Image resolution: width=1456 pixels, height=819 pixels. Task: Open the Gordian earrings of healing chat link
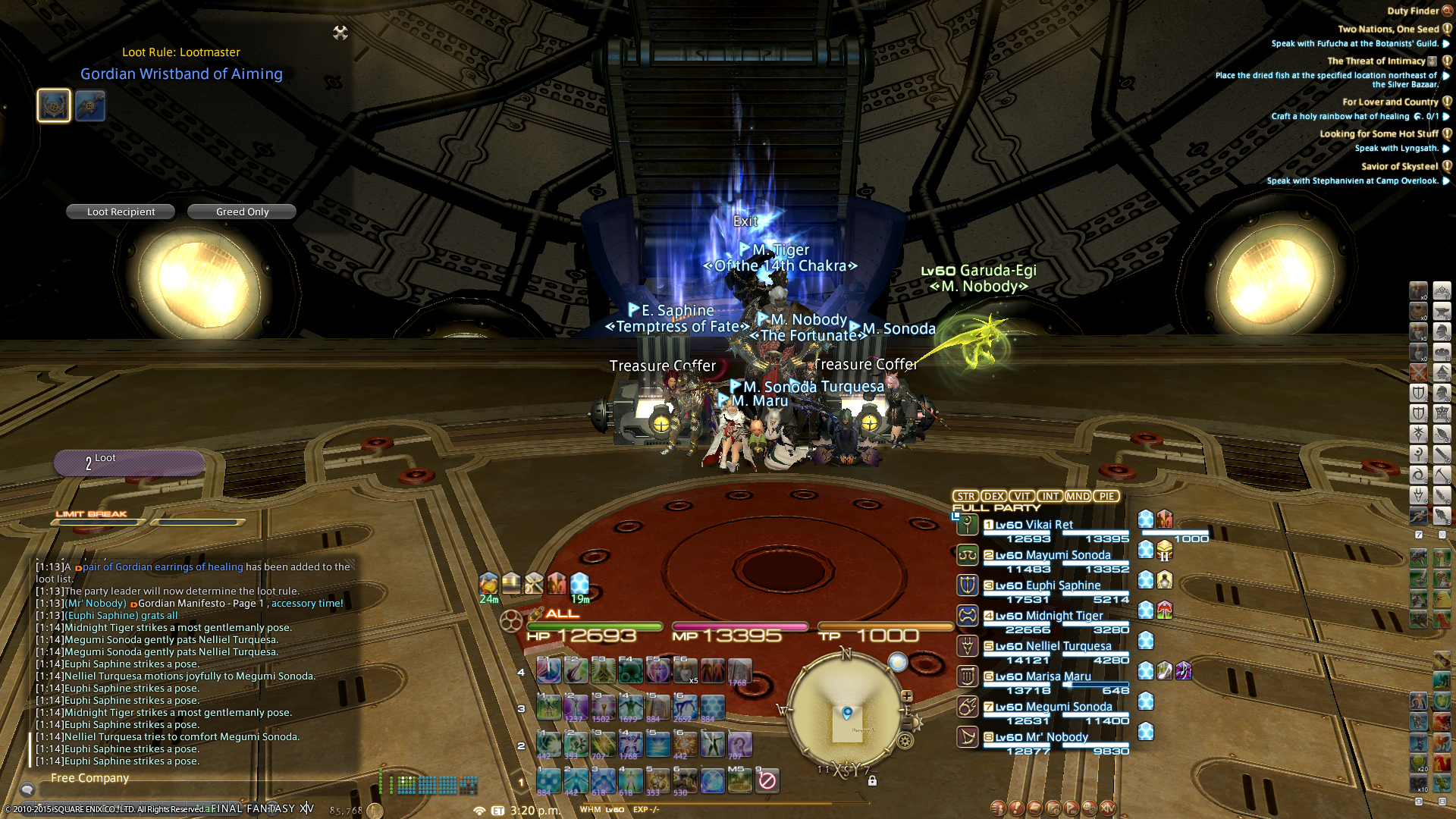(x=162, y=566)
